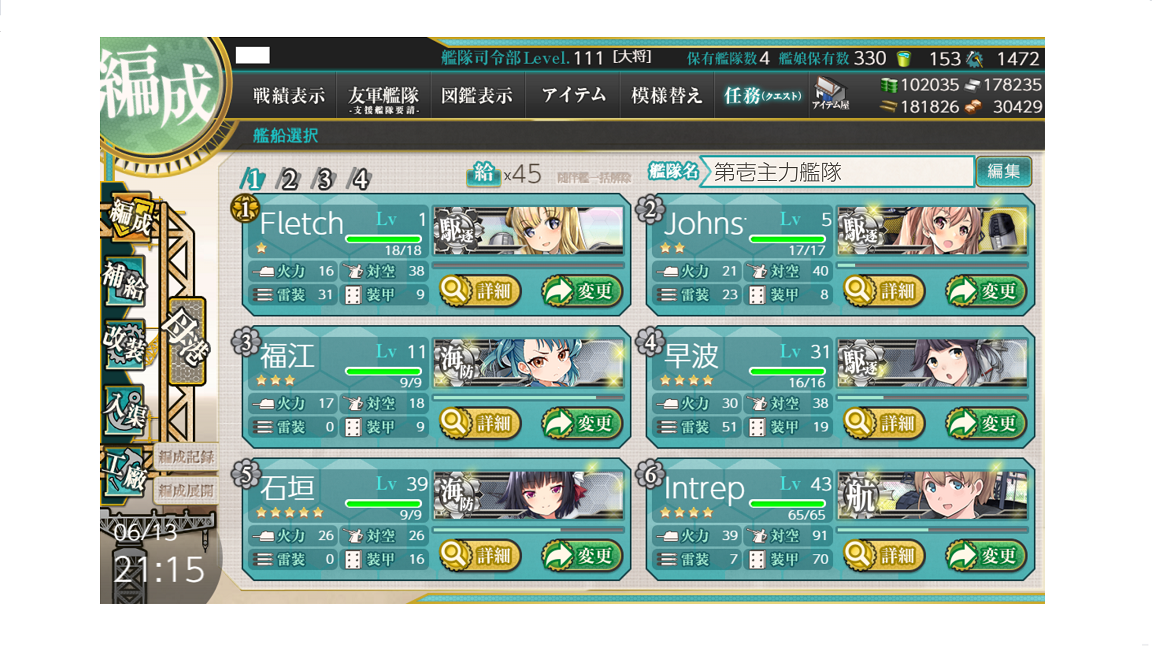This screenshot has width=1152, height=648.
Task: Go to 補給 resupply from side menu
Action: pos(124,281)
